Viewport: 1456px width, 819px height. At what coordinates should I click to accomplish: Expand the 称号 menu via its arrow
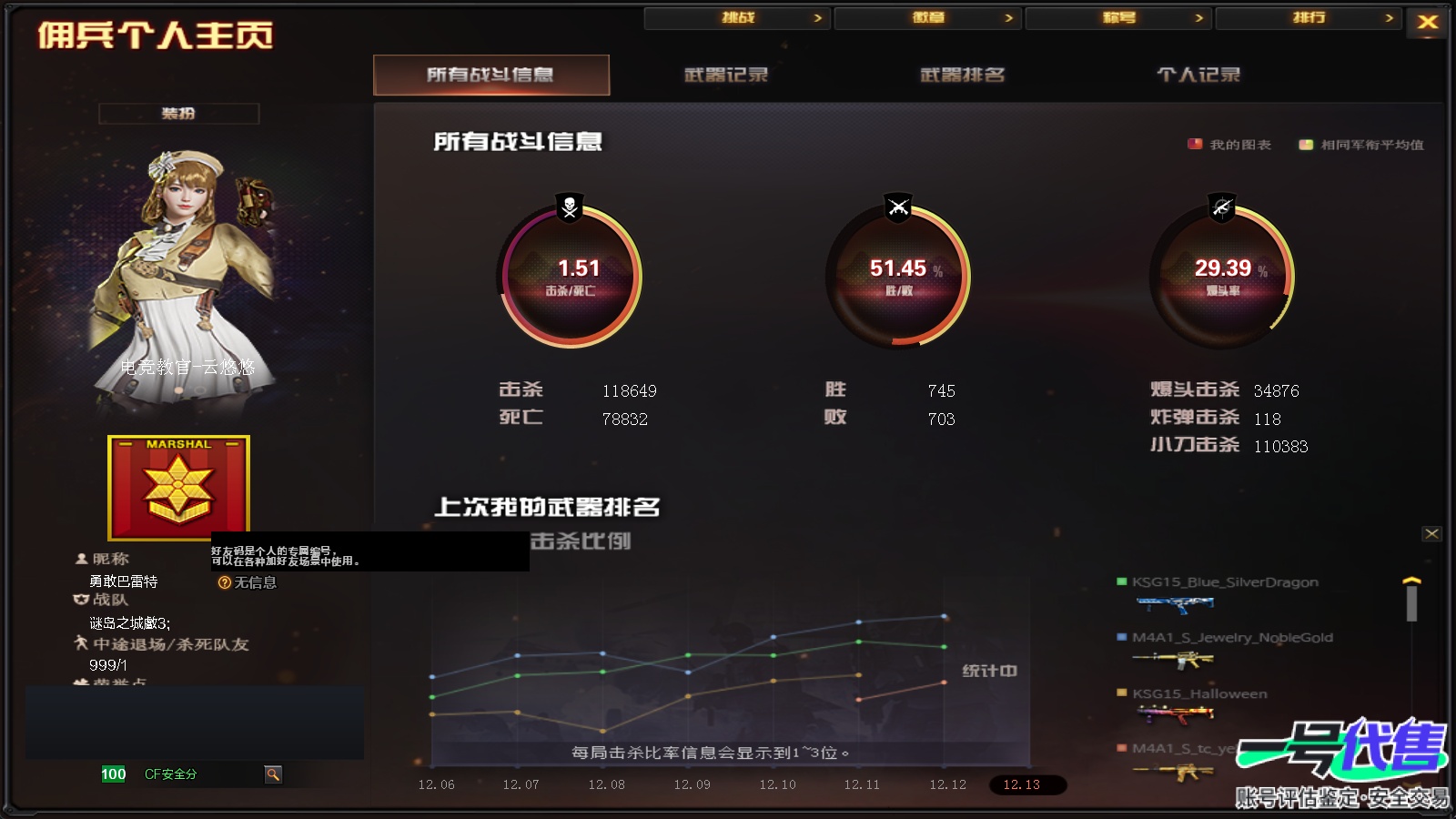1198,16
